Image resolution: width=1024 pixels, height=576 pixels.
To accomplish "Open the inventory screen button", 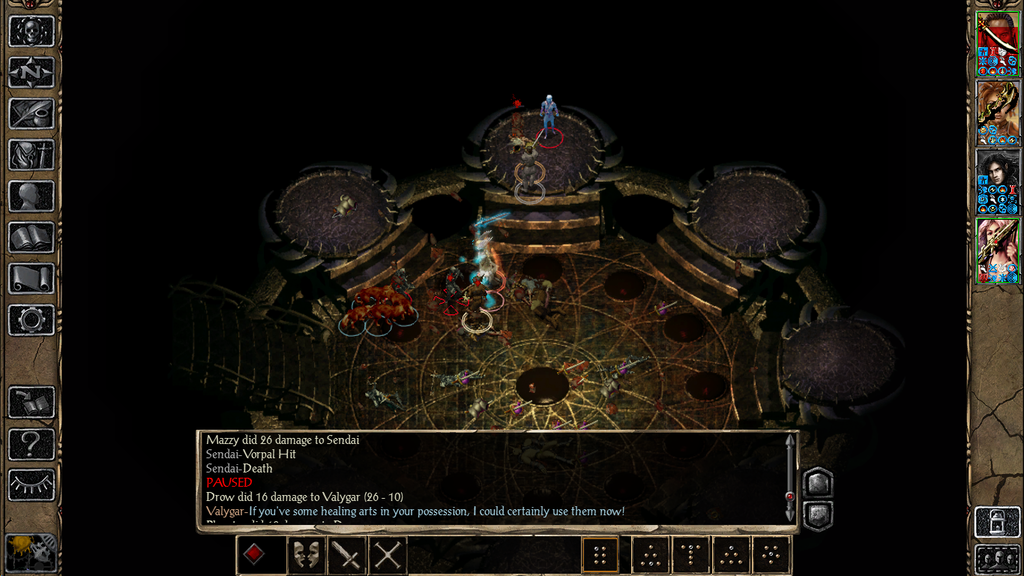I will (x=31, y=154).
